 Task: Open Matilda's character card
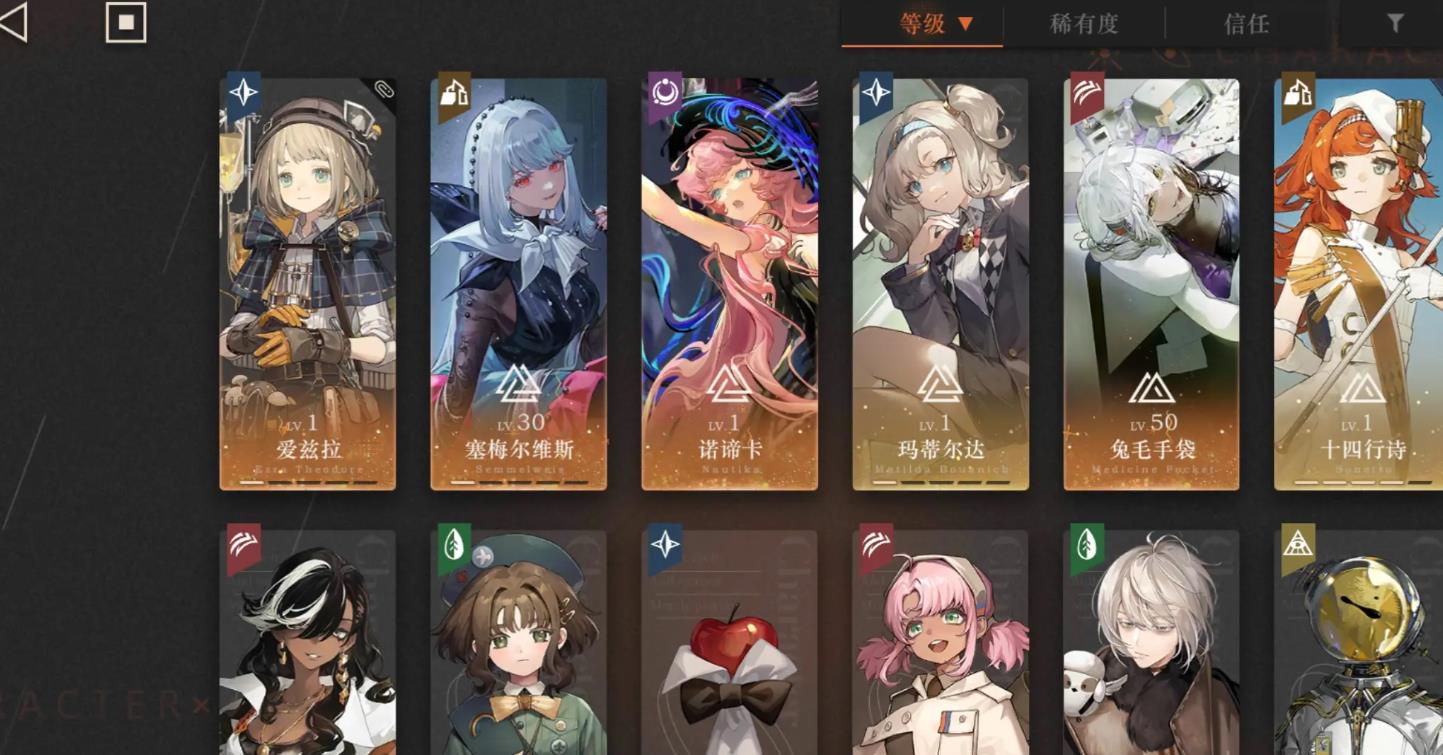[940, 280]
